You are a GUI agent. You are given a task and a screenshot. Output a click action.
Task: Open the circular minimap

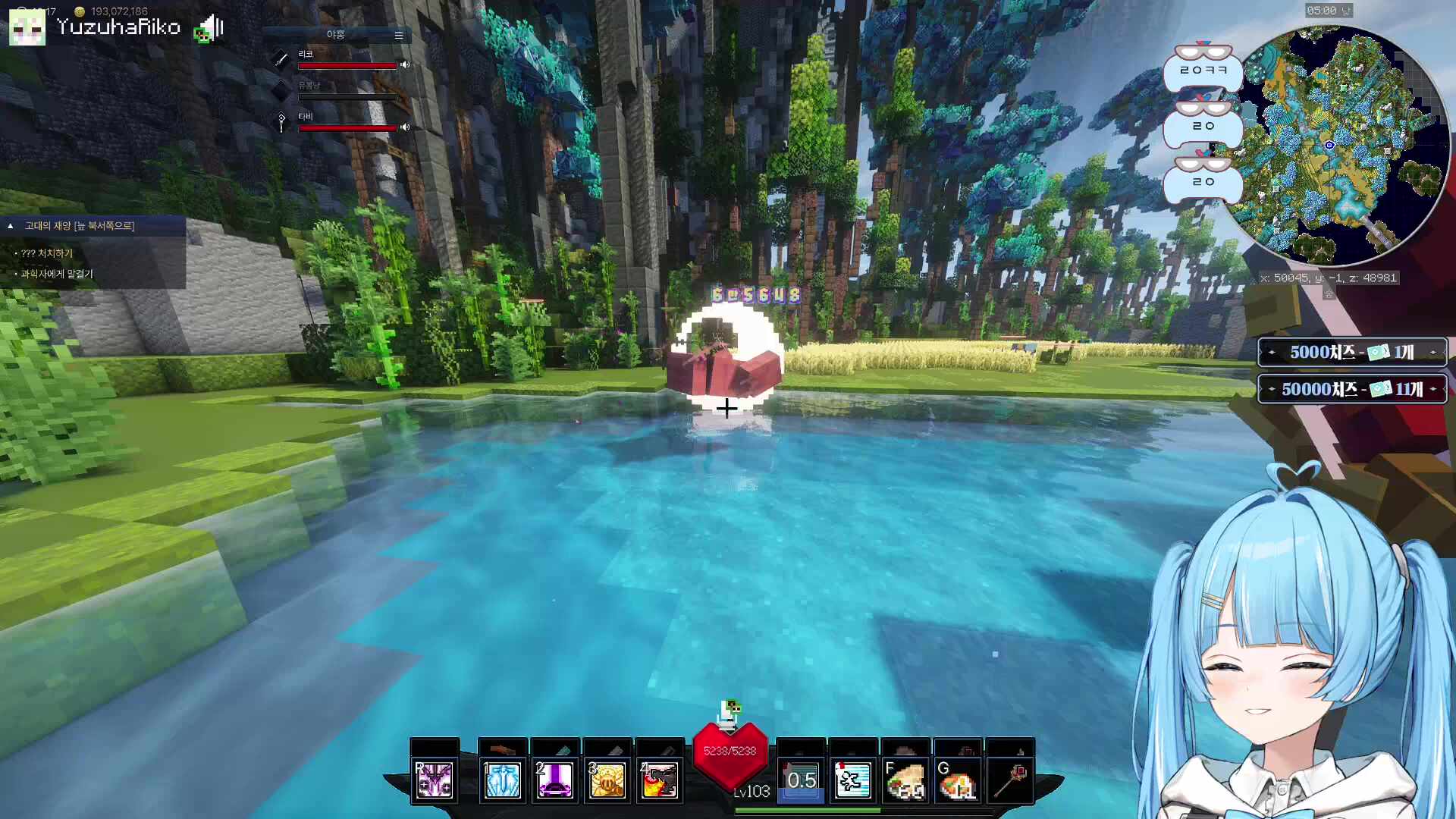click(x=1335, y=144)
